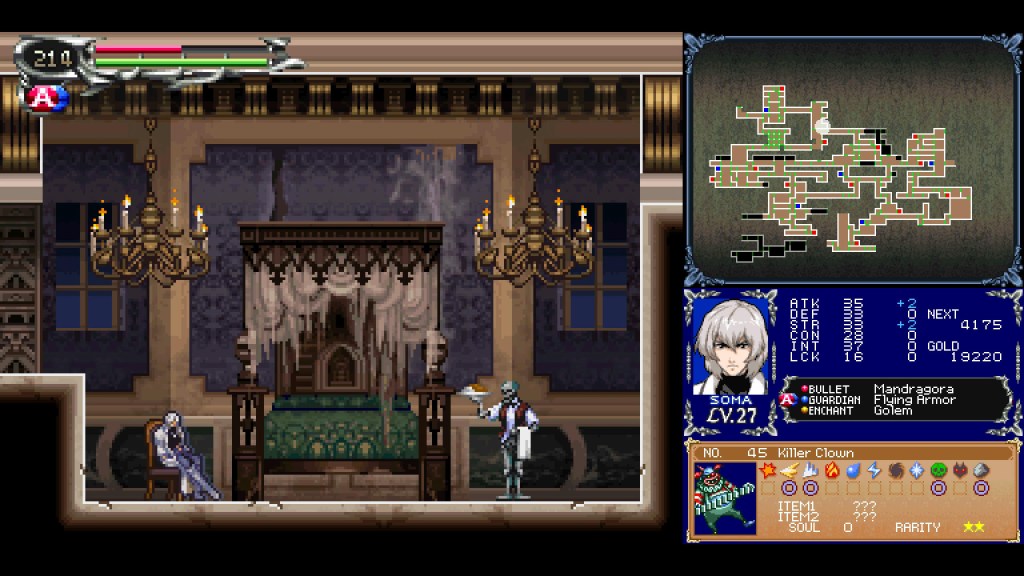Open the castle minimap

[x=852, y=160]
